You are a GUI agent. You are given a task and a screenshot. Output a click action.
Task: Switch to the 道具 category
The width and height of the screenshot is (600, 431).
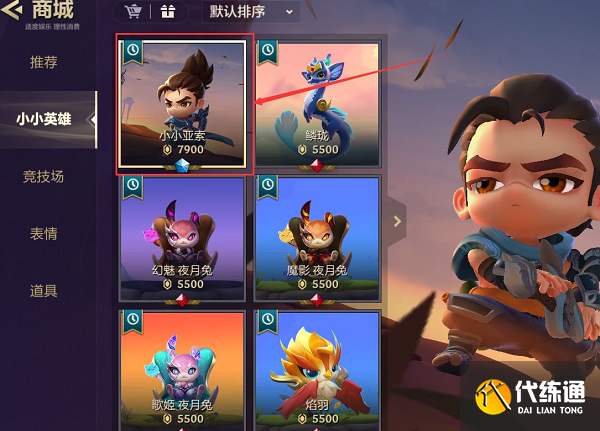click(44, 291)
